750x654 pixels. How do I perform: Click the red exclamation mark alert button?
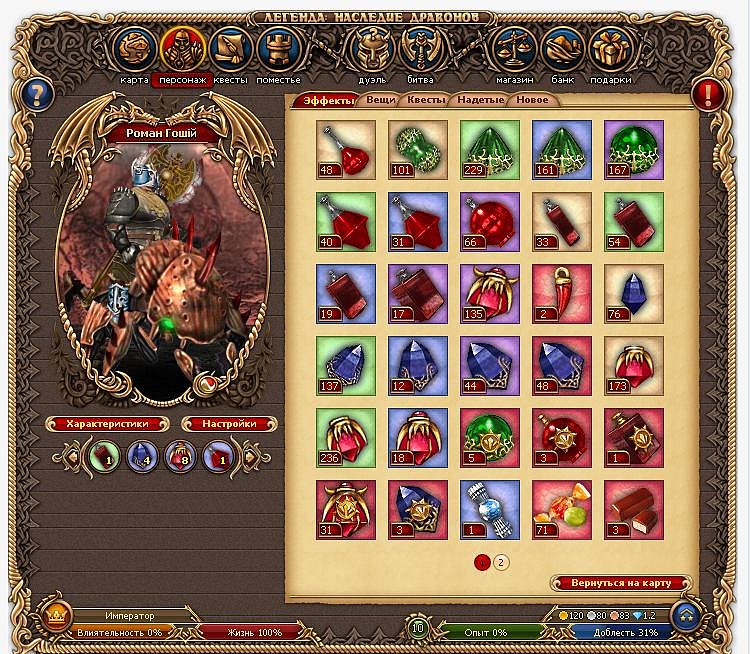[x=707, y=95]
